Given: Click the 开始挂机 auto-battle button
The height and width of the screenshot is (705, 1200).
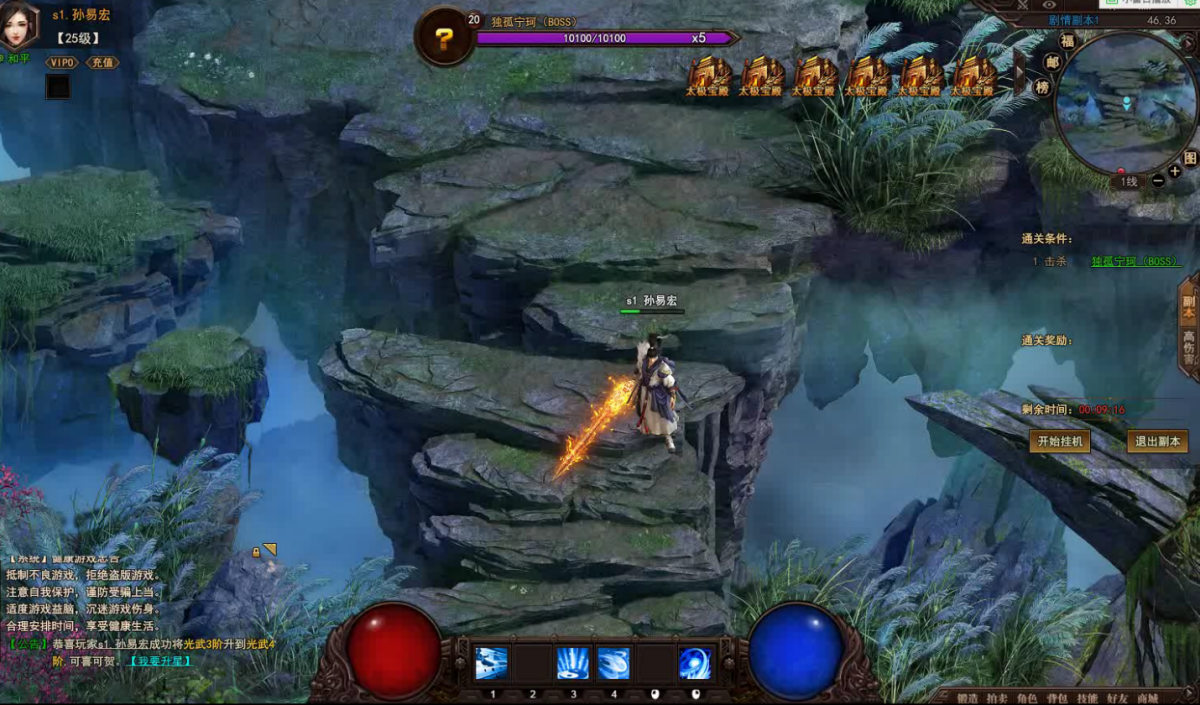Looking at the screenshot, I should [x=1060, y=441].
